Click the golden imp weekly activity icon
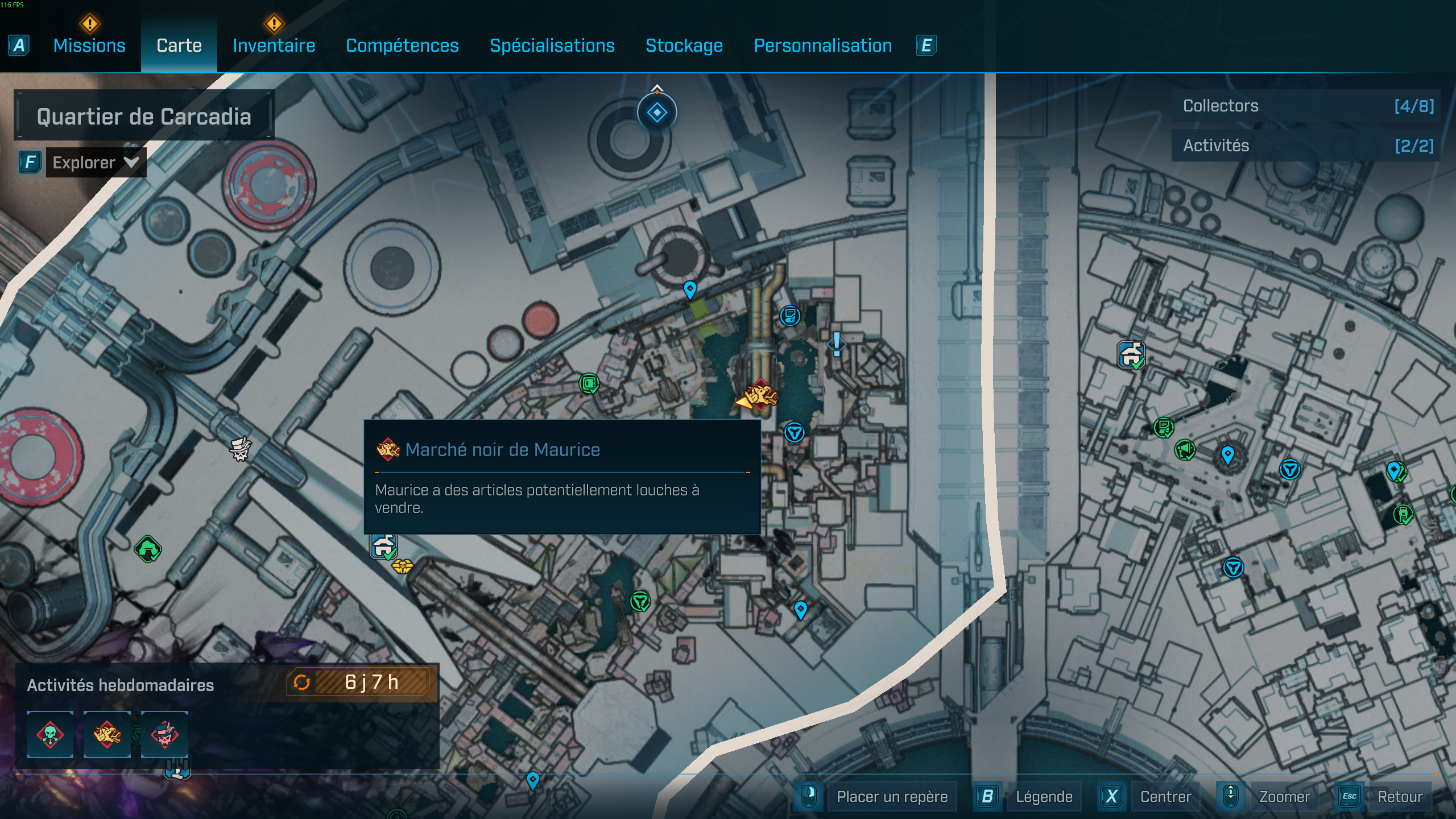 point(107,735)
